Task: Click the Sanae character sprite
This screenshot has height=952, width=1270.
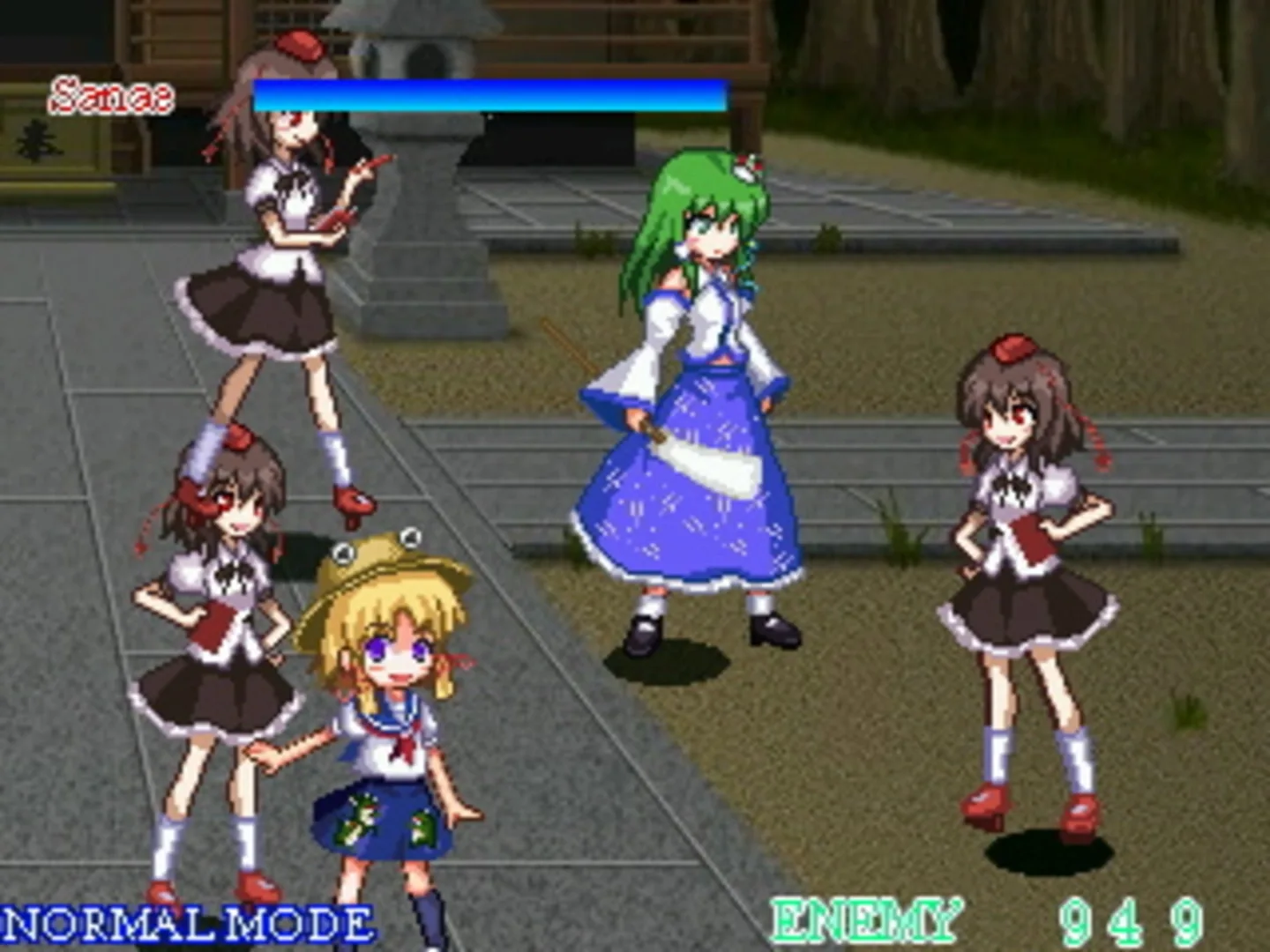Action: pyautogui.click(x=706, y=397)
